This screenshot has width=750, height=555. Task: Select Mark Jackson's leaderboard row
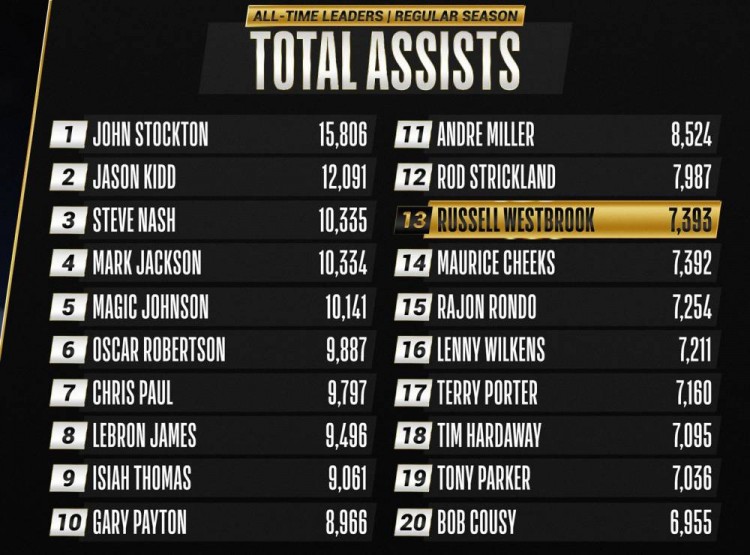click(x=210, y=263)
